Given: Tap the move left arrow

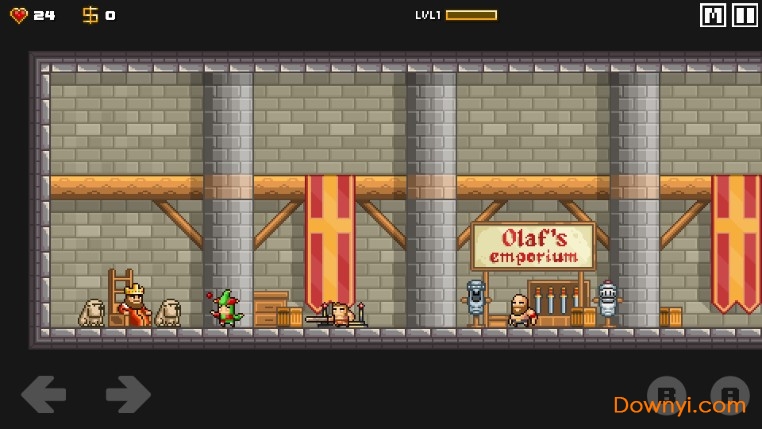Looking at the screenshot, I should 43,394.
